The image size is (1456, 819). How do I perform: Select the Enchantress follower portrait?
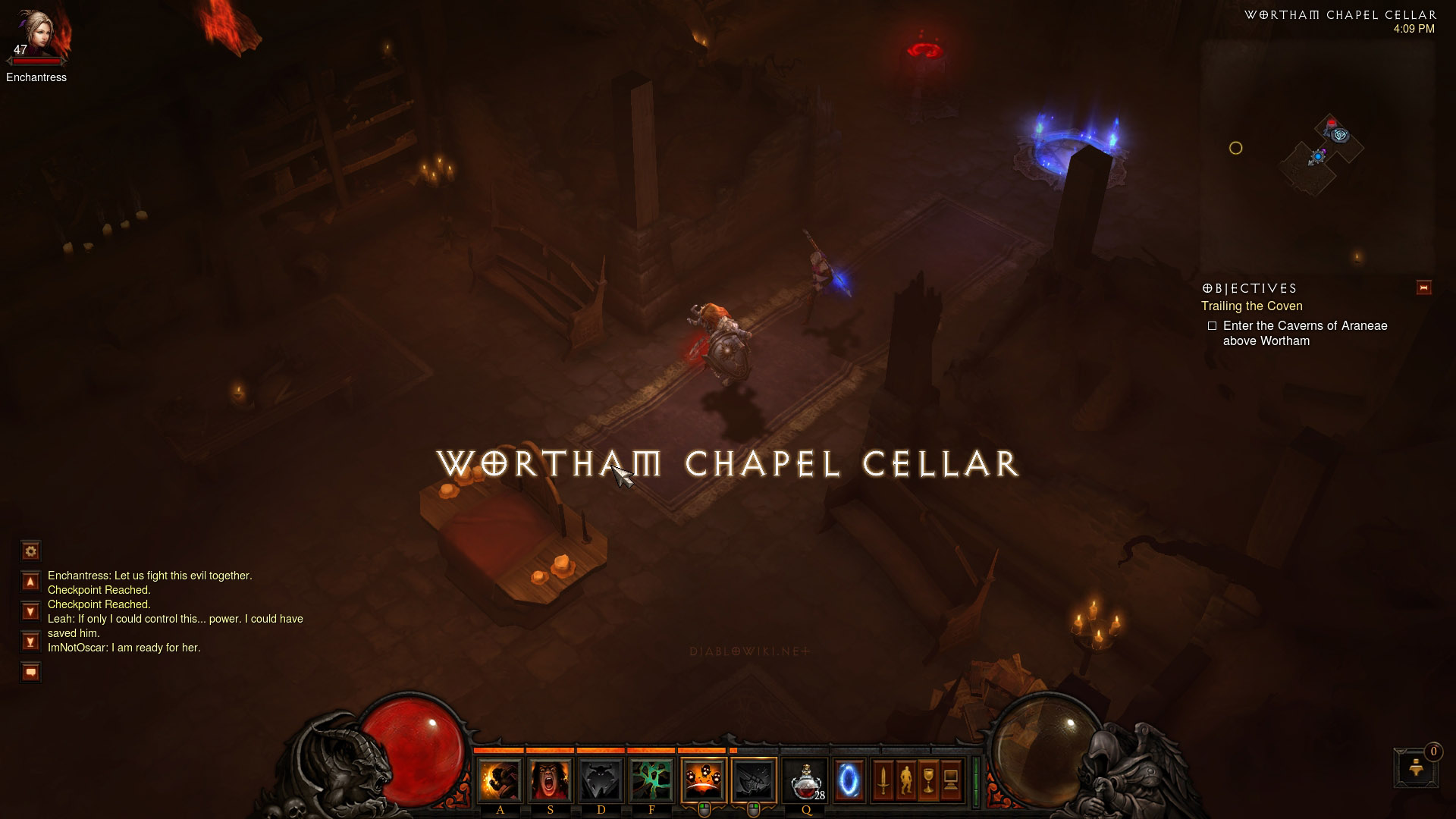[38, 34]
